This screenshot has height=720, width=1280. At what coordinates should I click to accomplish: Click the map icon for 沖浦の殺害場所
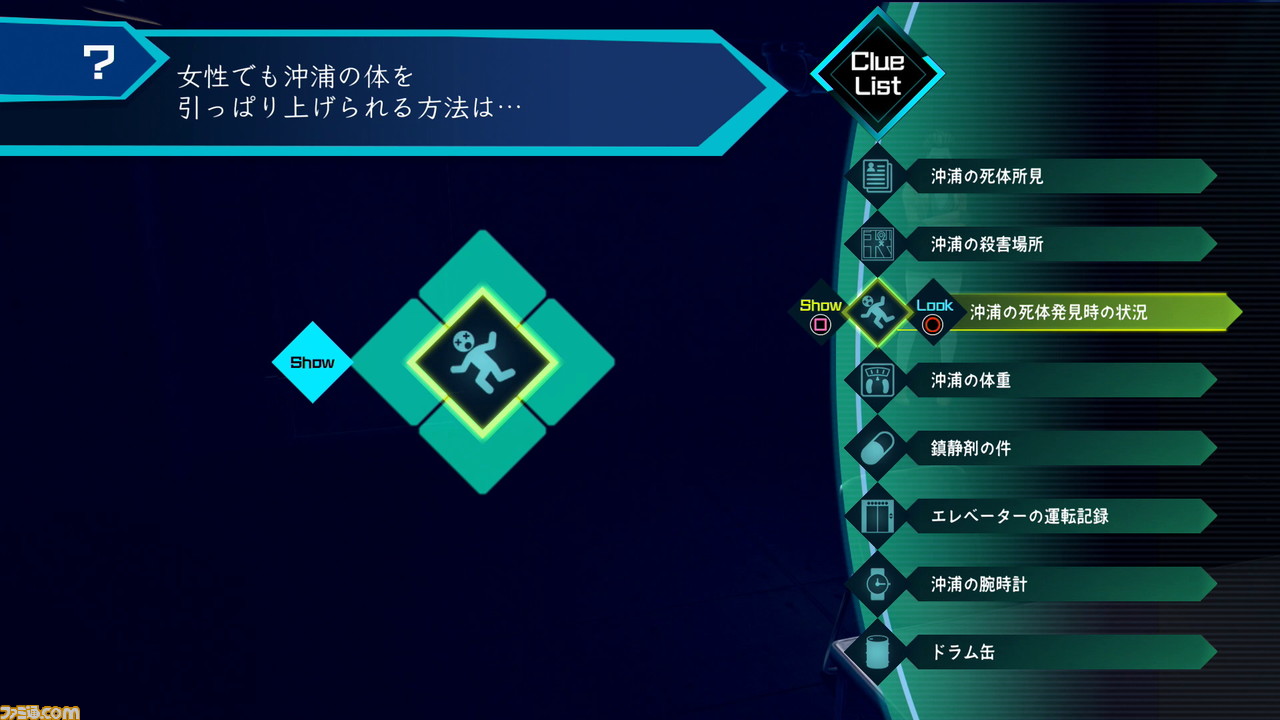[878, 244]
